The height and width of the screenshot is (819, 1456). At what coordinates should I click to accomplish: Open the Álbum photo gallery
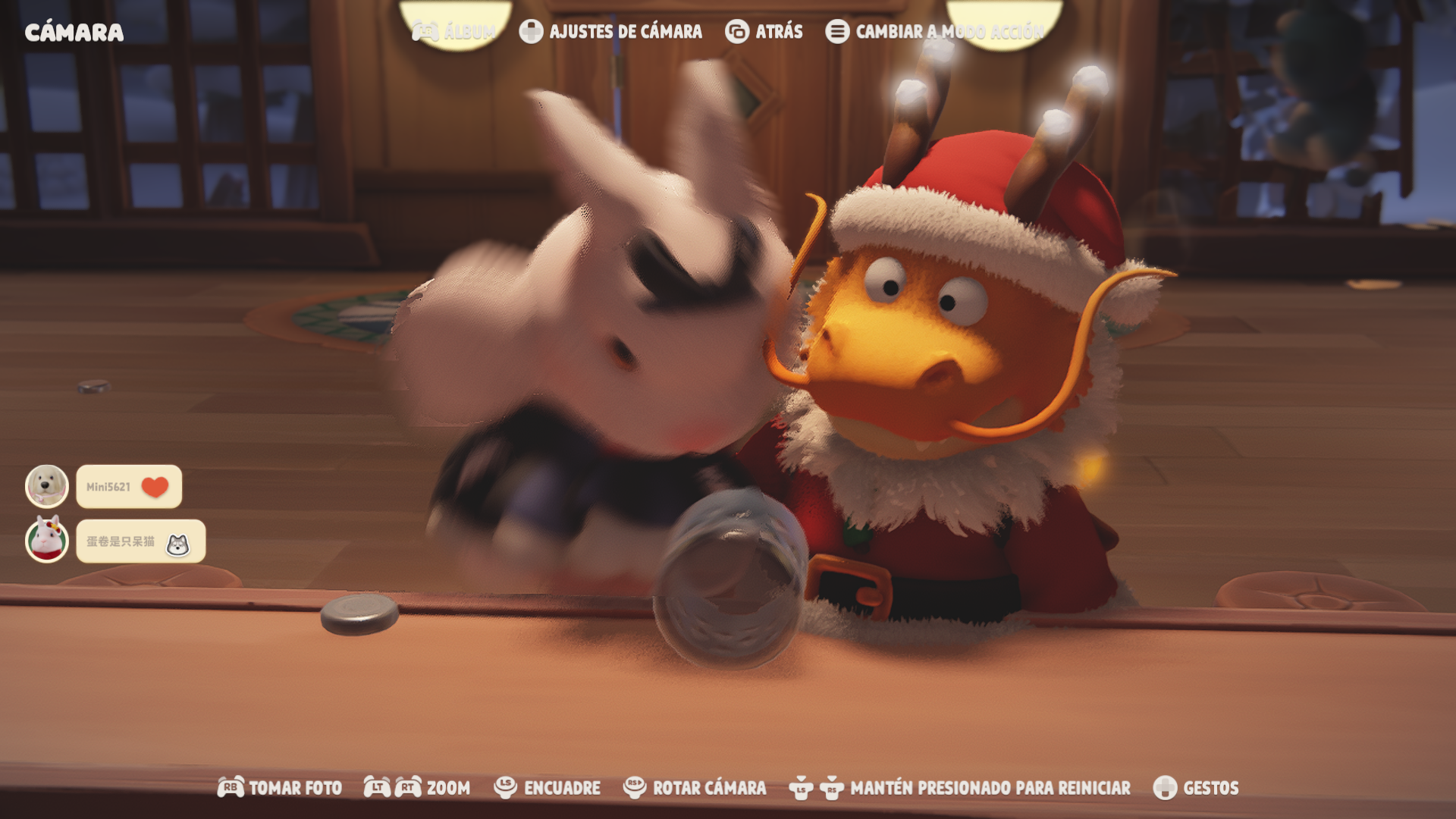point(453,32)
